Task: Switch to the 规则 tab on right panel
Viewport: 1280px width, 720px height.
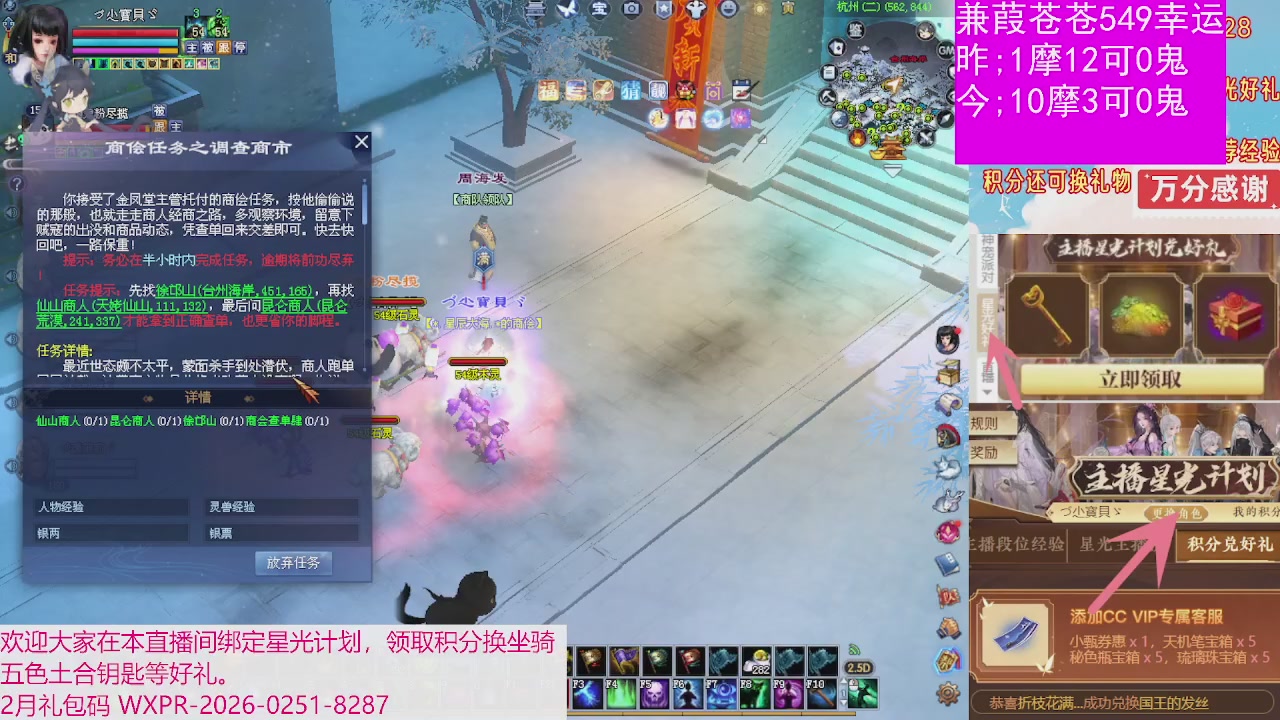Action: 984,423
